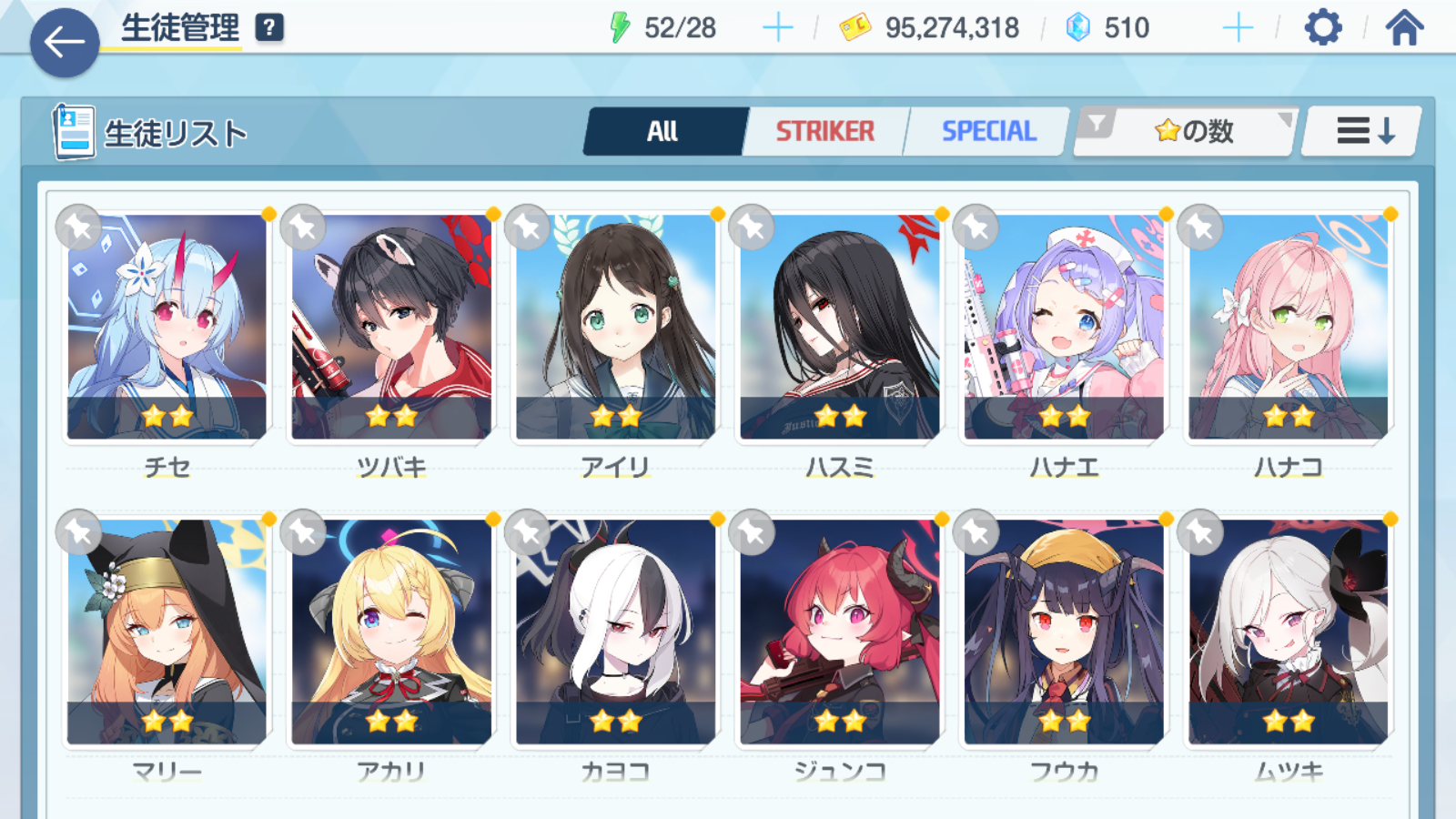Pick student ジュンコ
Viewport: 1456px width, 819px height.
click(x=840, y=632)
